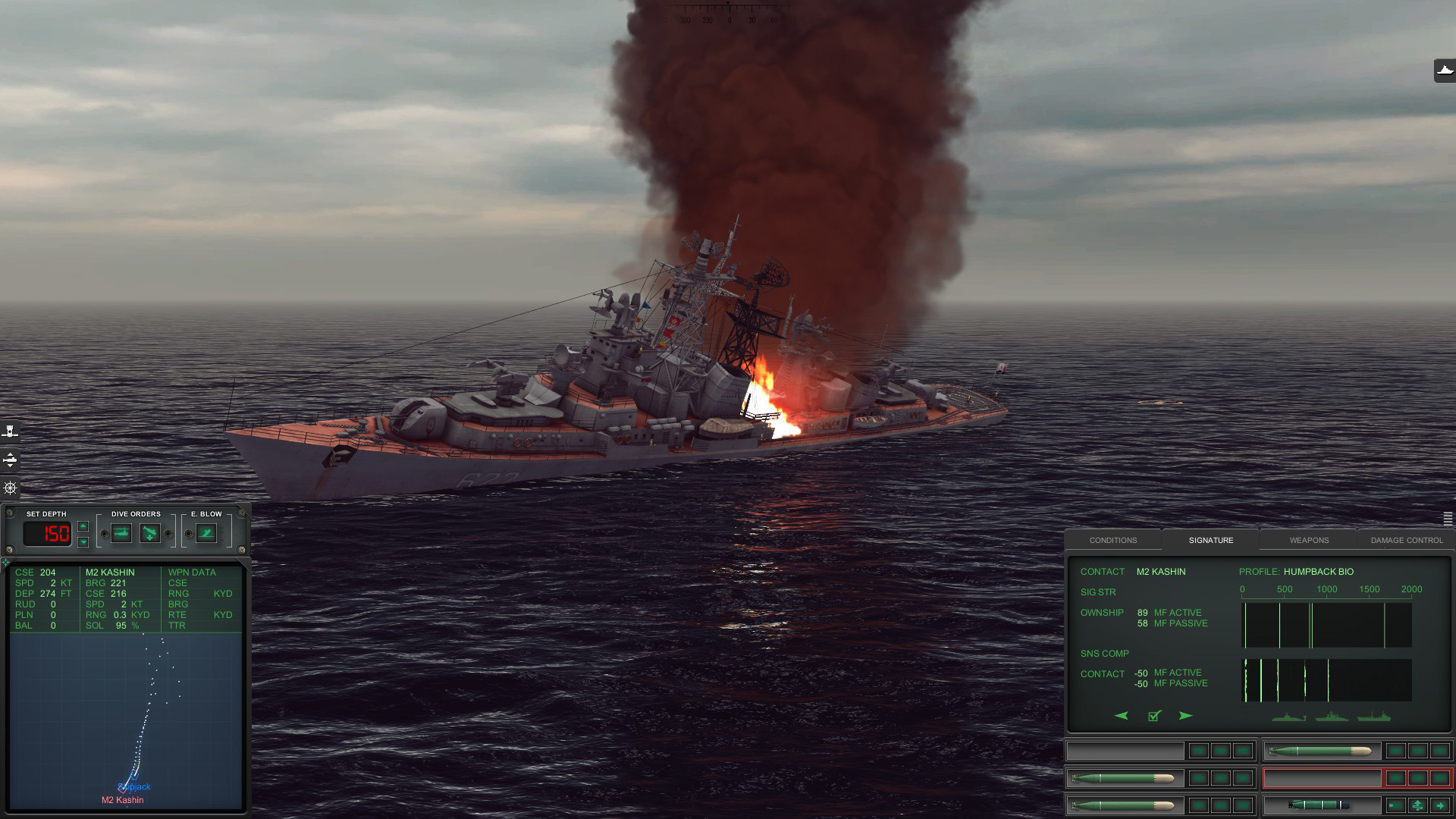Click the diving submarine icon under DIVE ORDERS
1456x819 pixels.
[x=151, y=532]
